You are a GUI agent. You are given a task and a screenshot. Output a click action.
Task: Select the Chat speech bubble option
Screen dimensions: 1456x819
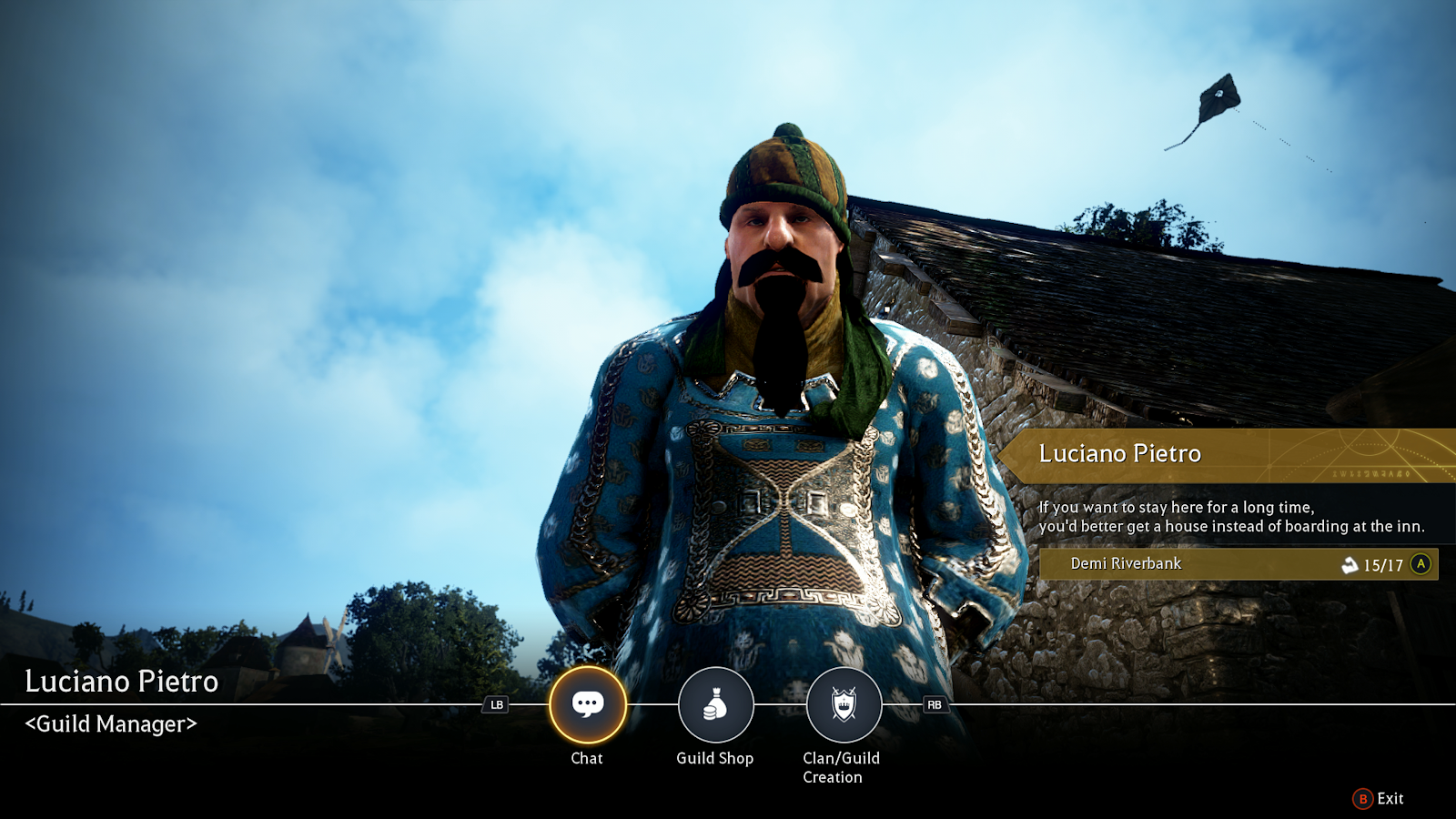point(587,704)
